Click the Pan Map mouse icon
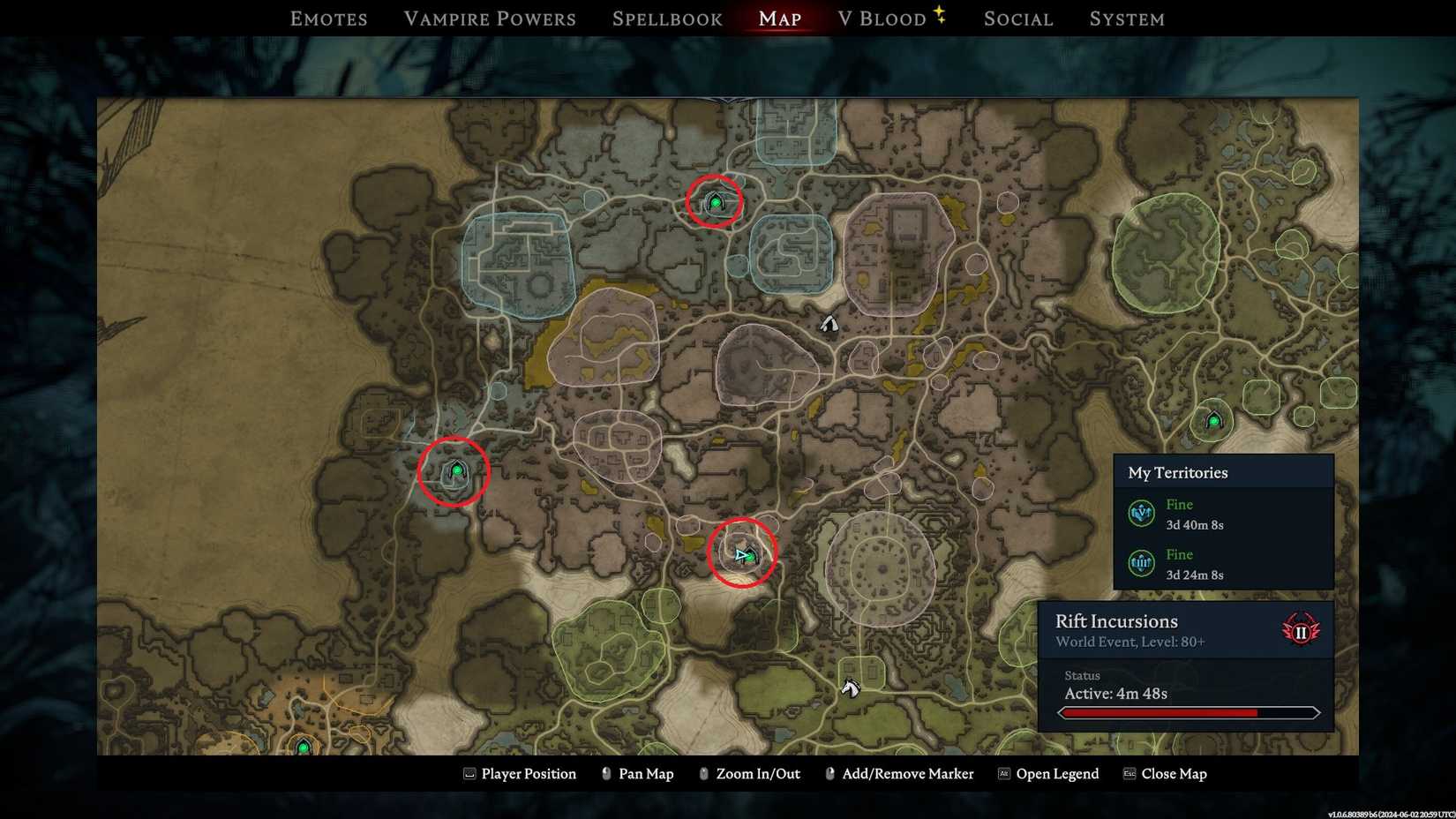This screenshot has width=1456, height=819. 605,773
